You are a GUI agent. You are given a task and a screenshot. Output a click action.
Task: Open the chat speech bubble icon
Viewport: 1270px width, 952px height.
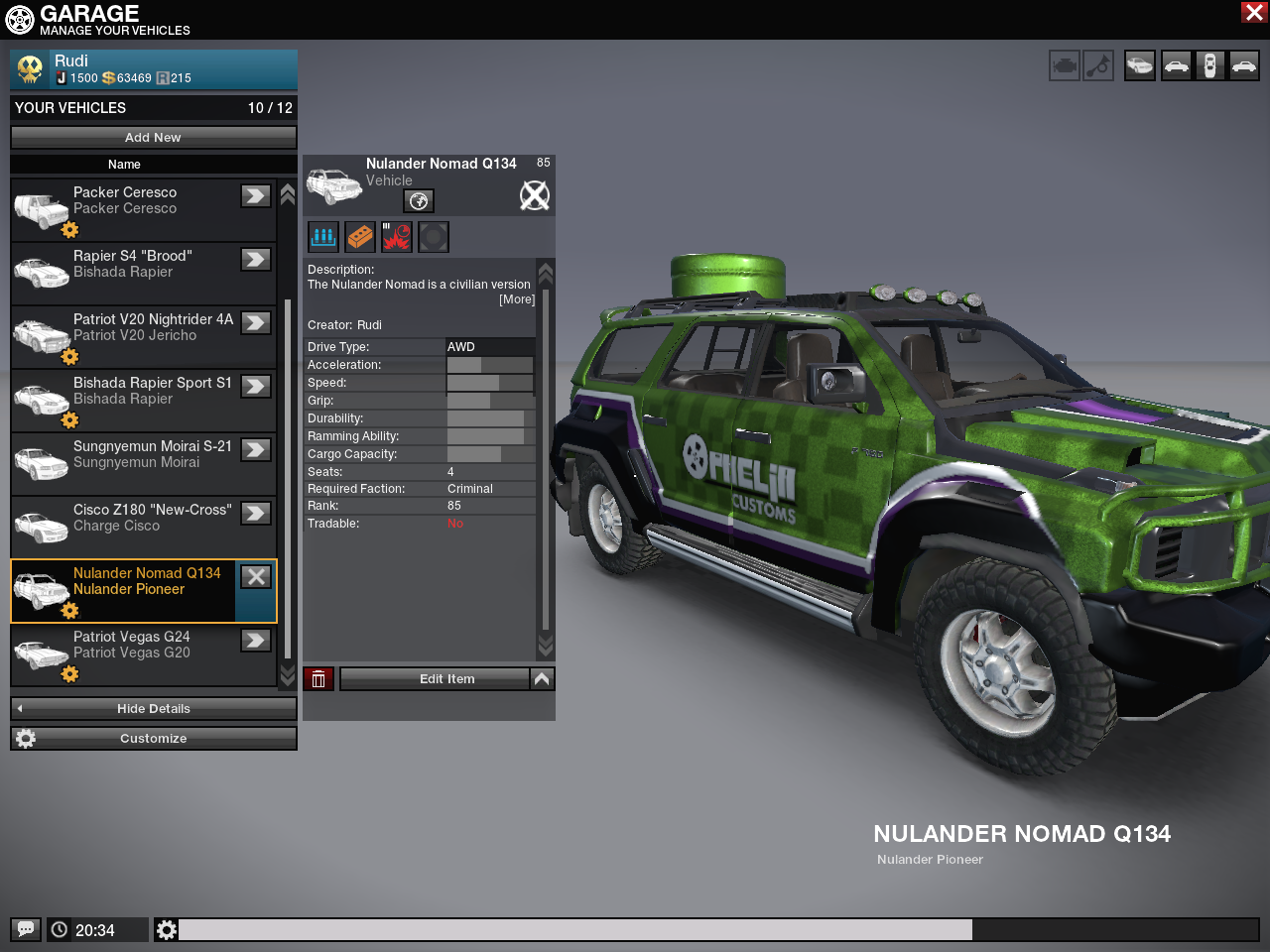click(x=26, y=929)
